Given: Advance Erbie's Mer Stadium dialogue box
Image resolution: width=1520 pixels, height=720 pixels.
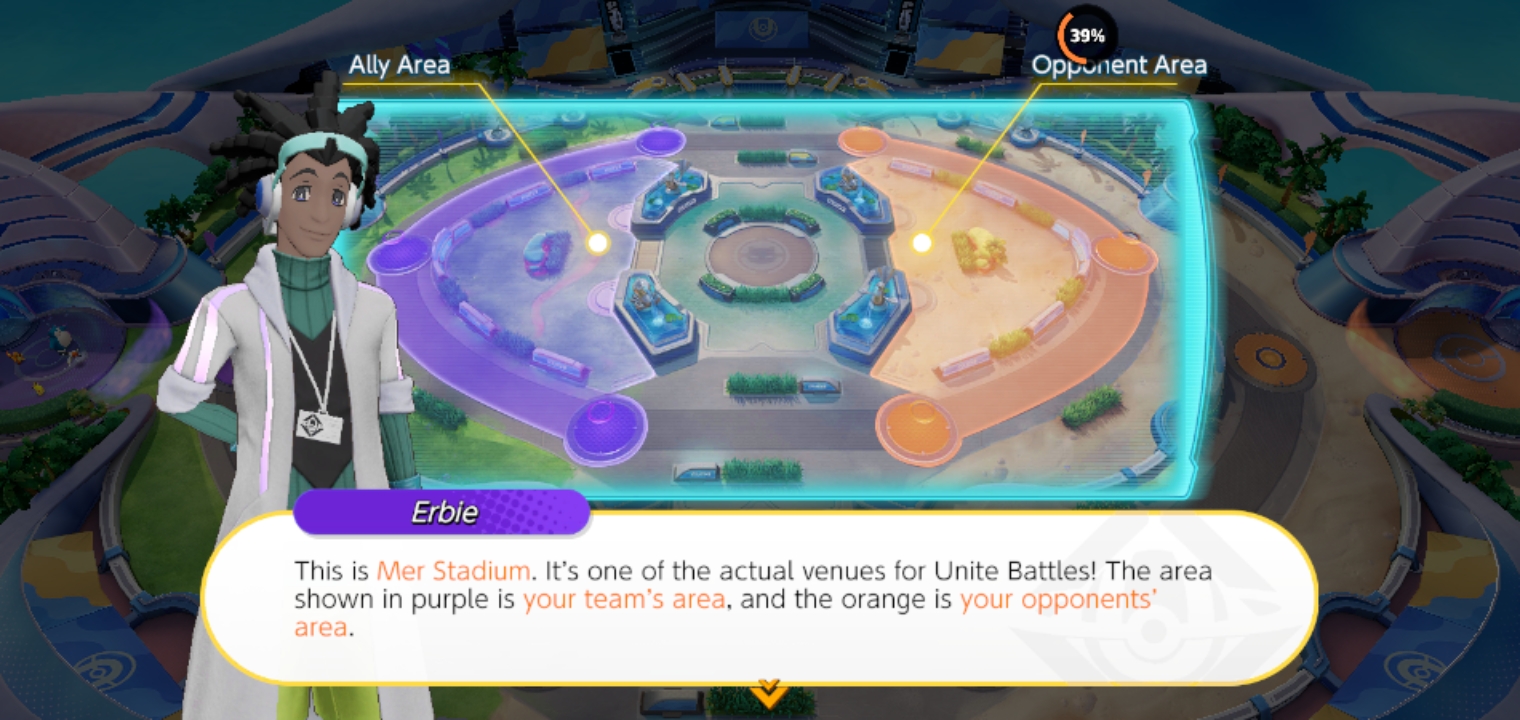Looking at the screenshot, I should 760,598.
